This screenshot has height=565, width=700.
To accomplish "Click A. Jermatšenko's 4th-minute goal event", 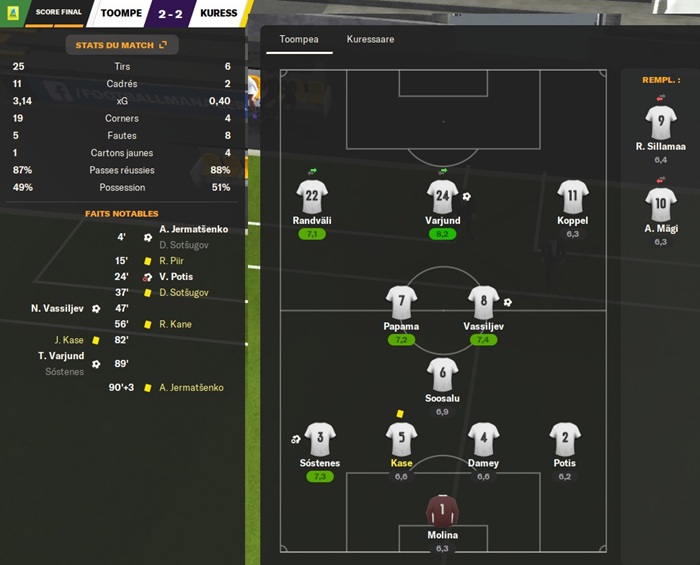I will coord(192,229).
